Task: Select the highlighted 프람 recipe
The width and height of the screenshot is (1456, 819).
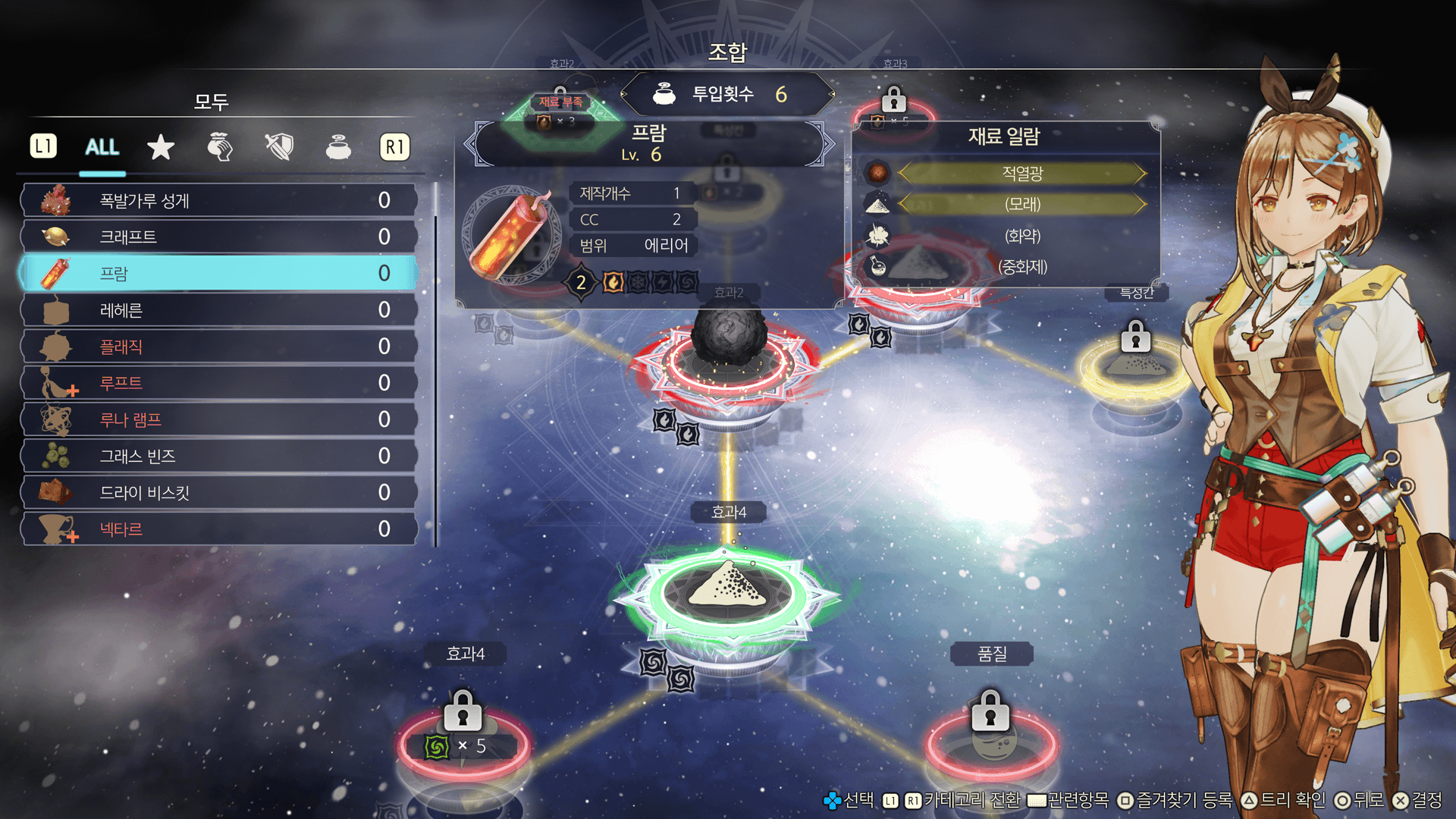Action: 220,273
